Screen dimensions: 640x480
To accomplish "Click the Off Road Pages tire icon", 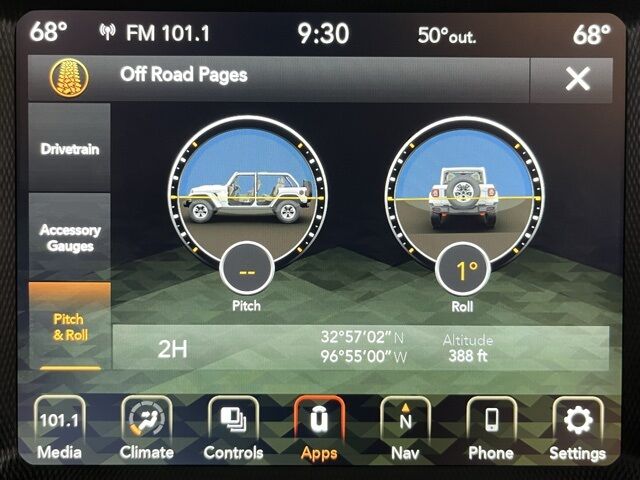I will [x=69, y=76].
